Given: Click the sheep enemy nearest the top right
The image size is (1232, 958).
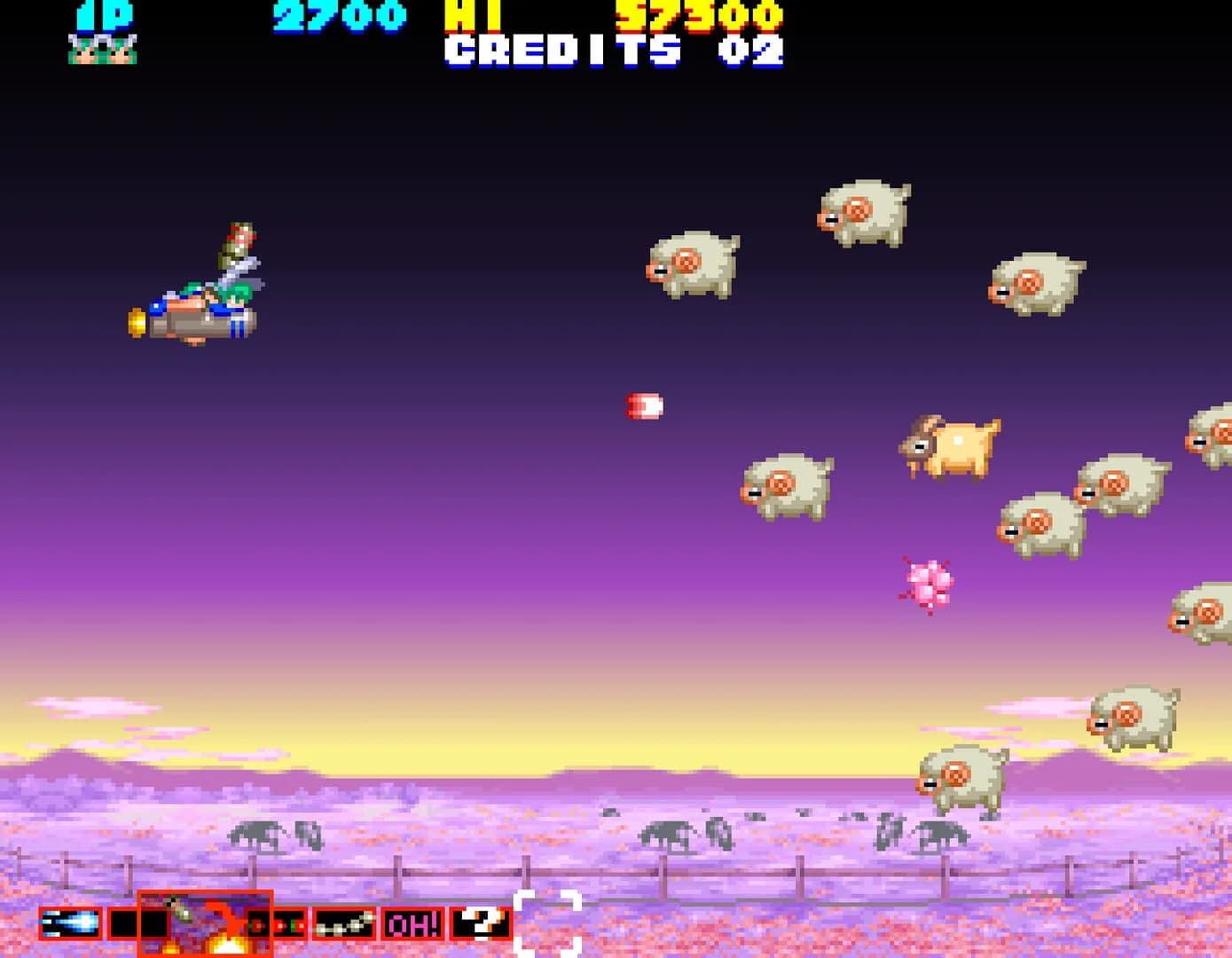Looking at the screenshot, I should click(x=865, y=213).
